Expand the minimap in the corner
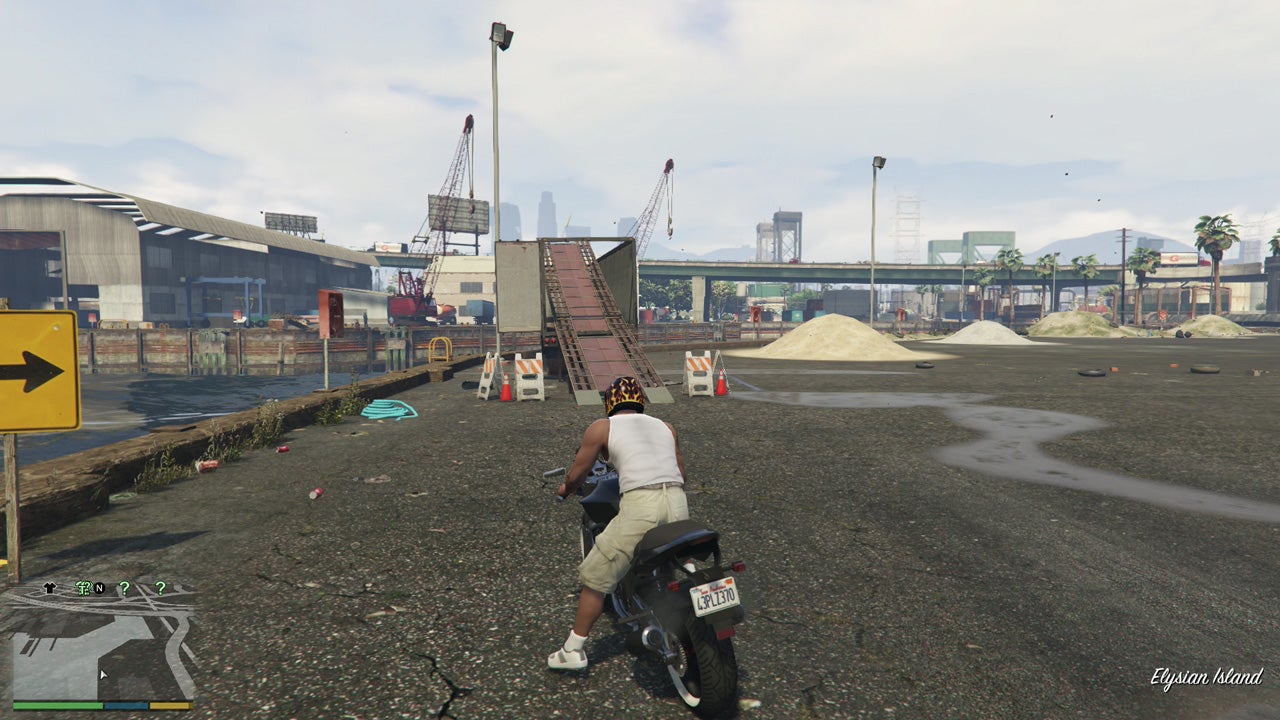The image size is (1280, 720). [x=100, y=640]
